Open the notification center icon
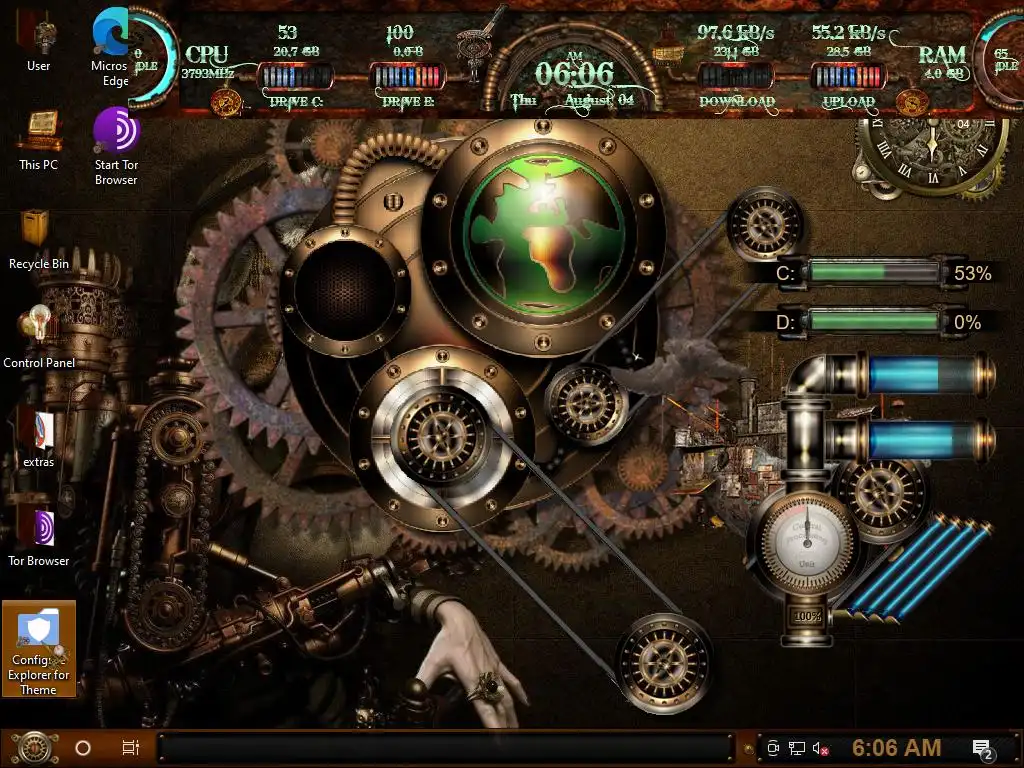This screenshot has width=1024, height=768. point(982,748)
